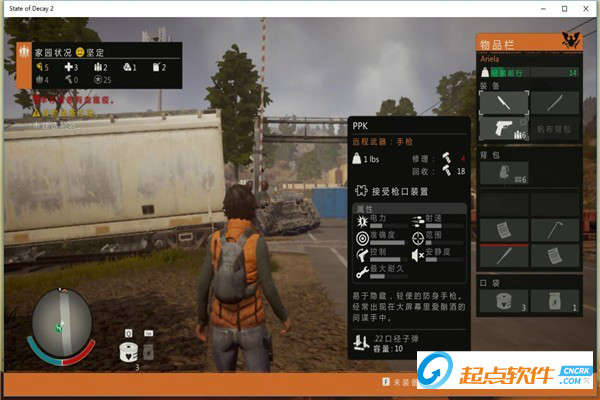Select the pocket jar item with count 1
The width and height of the screenshot is (600, 400).
click(555, 300)
